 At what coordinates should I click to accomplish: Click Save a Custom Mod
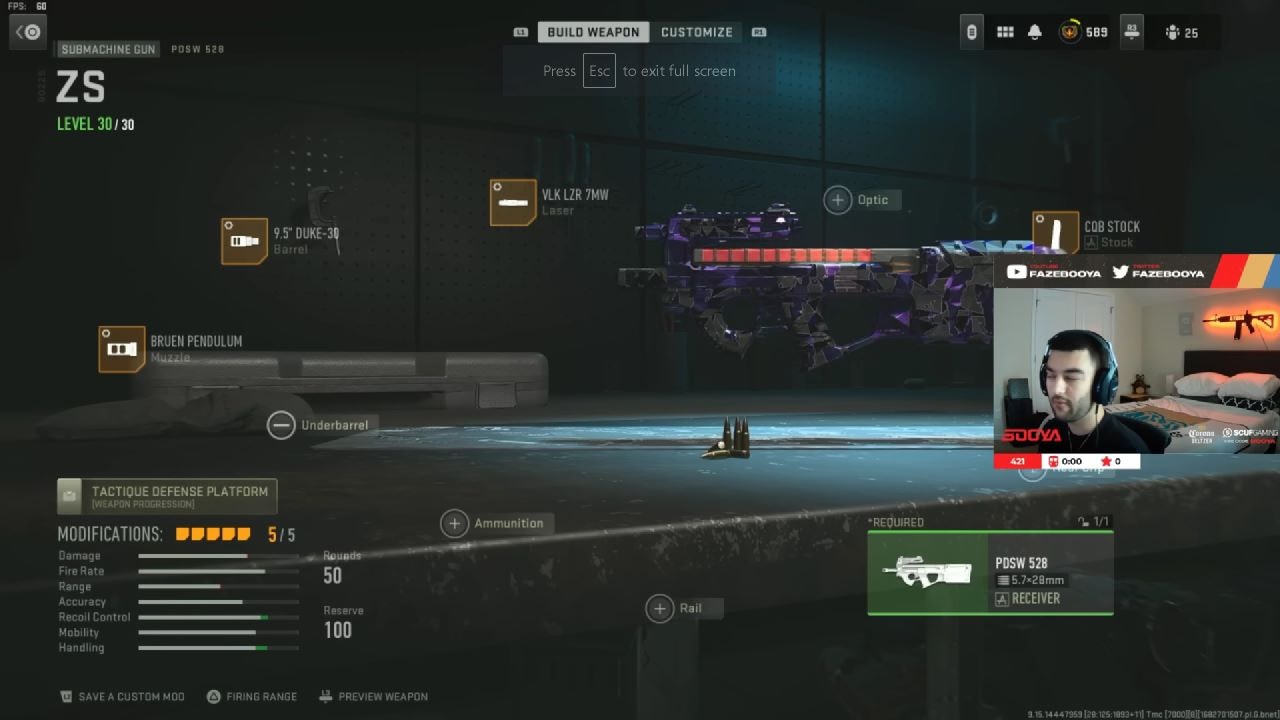click(x=122, y=696)
